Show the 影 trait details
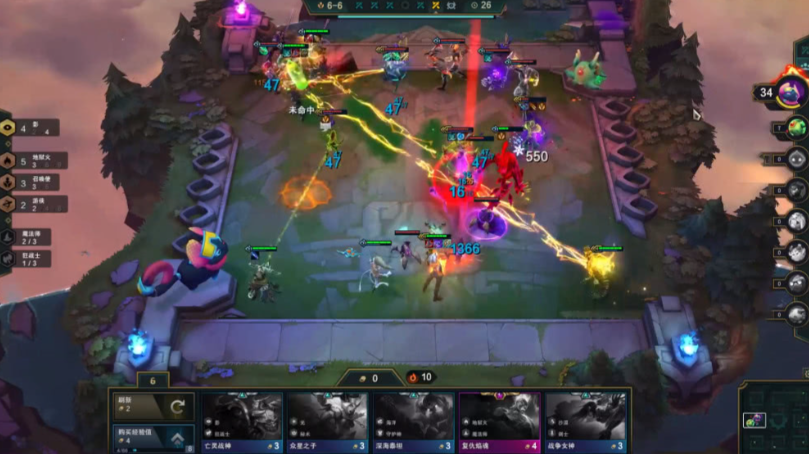 click(x=30, y=128)
